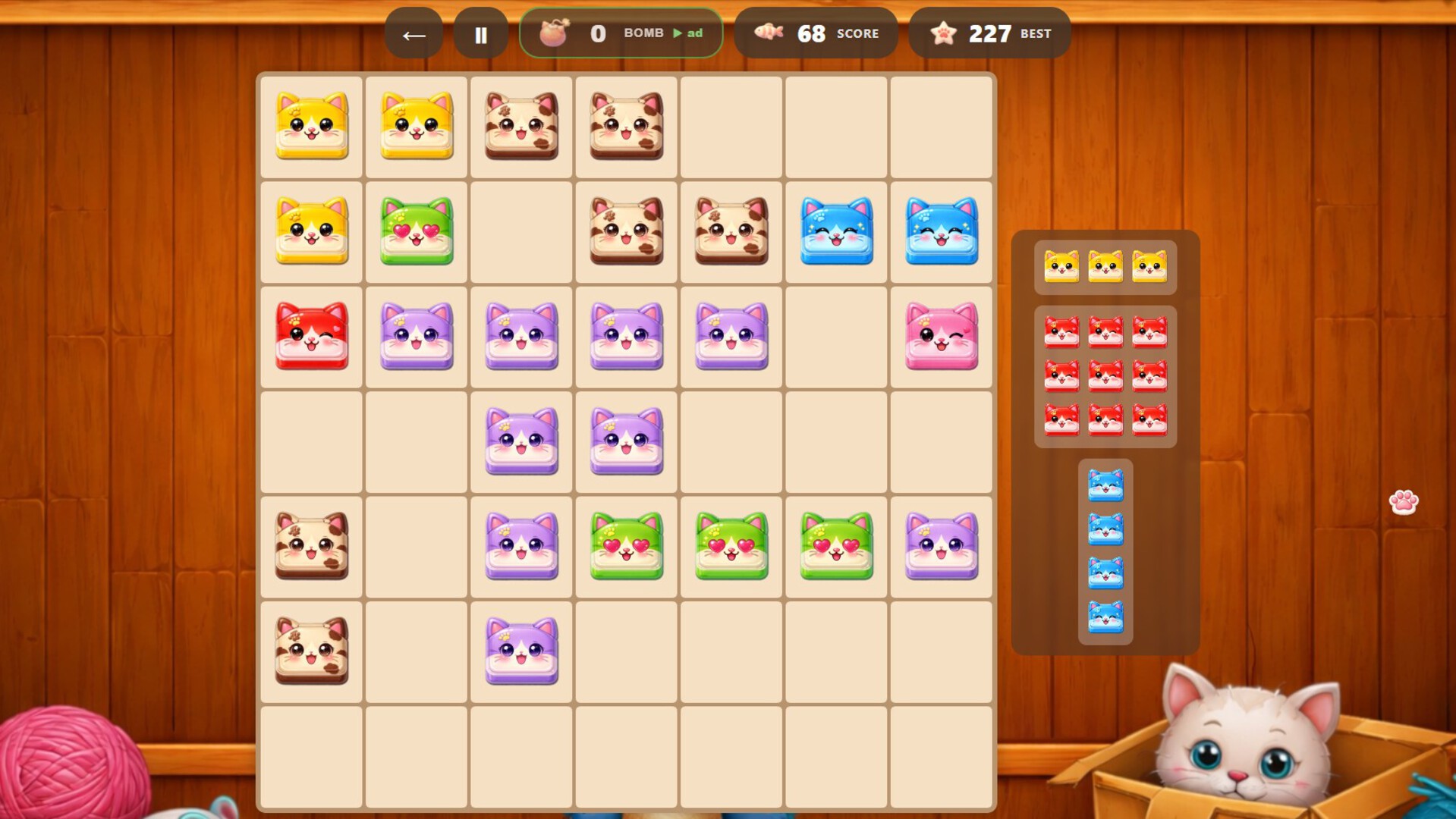The image size is (1456, 819).
Task: Click the pink cat tile in the third row
Action: pos(941,336)
